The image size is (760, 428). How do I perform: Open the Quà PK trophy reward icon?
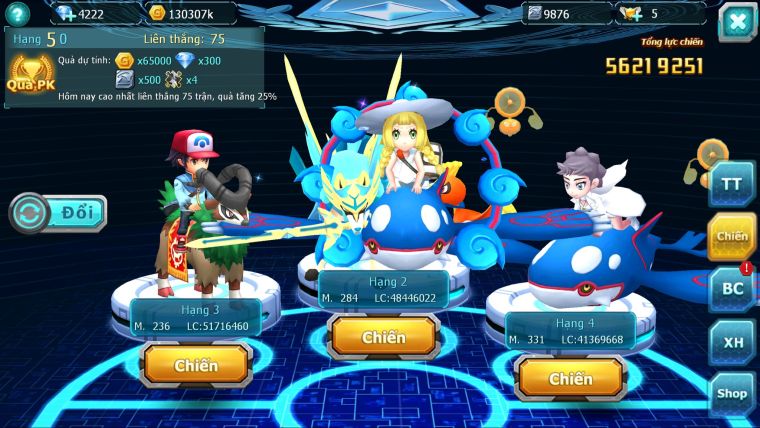coord(30,73)
